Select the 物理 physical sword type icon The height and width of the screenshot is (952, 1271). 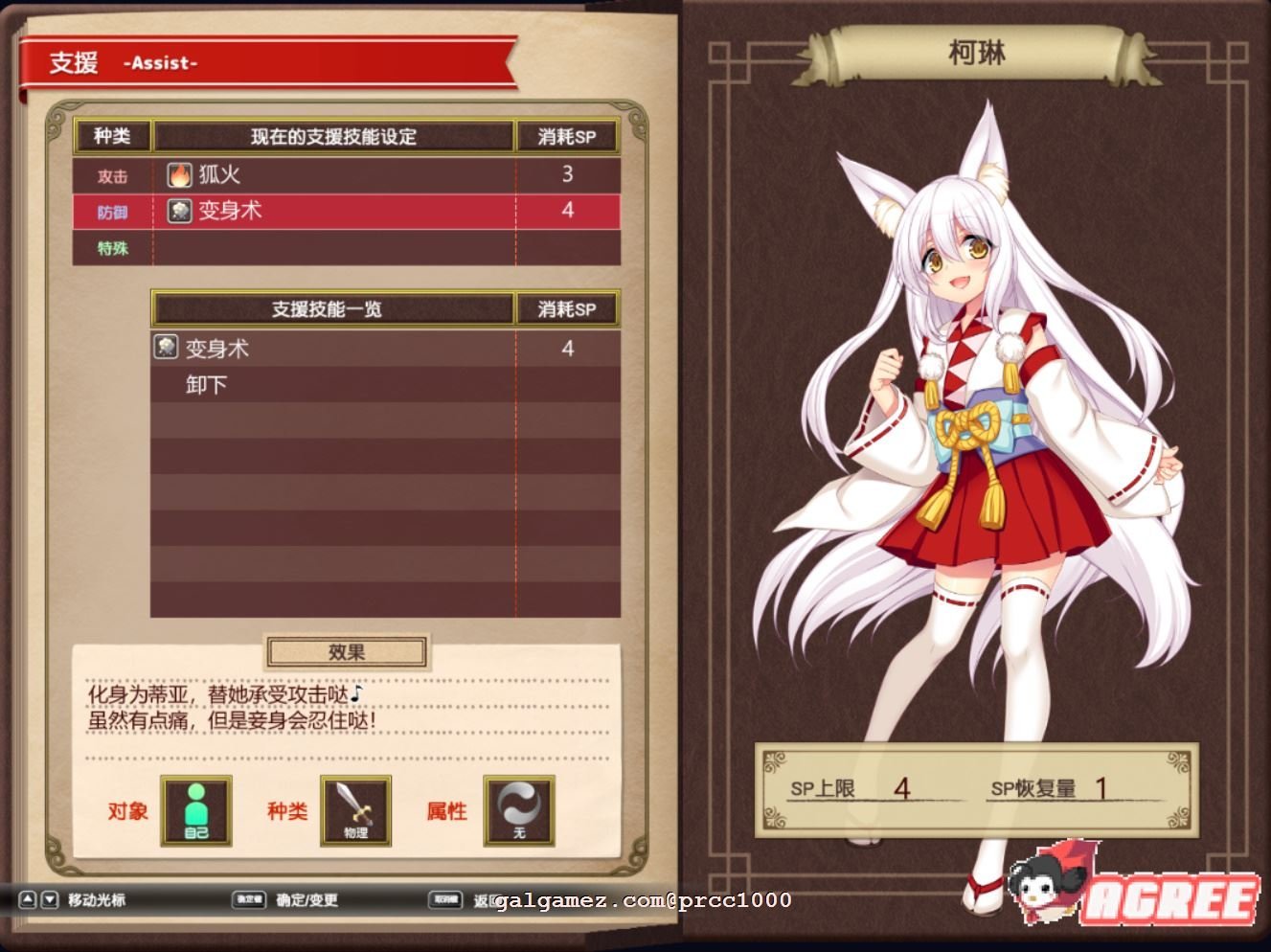point(354,809)
